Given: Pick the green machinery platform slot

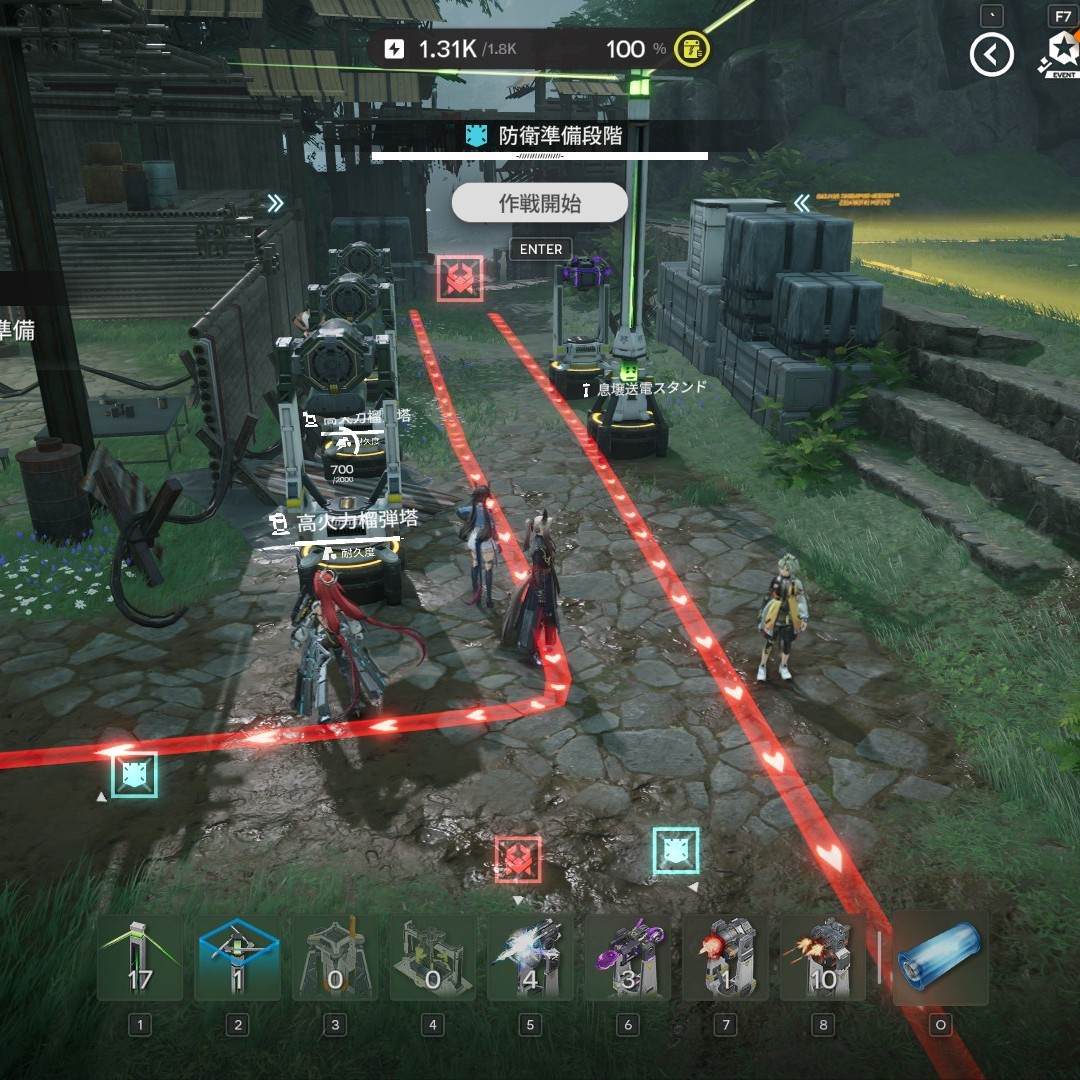Looking at the screenshot, I should [x=432, y=960].
